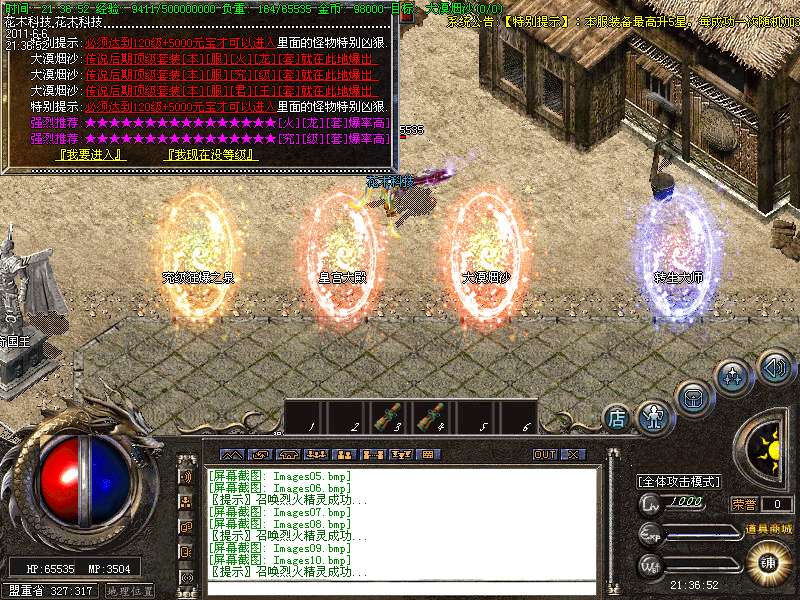The image size is (800, 600).
Task: Click the OUT button above the chat
Action: pos(544,454)
